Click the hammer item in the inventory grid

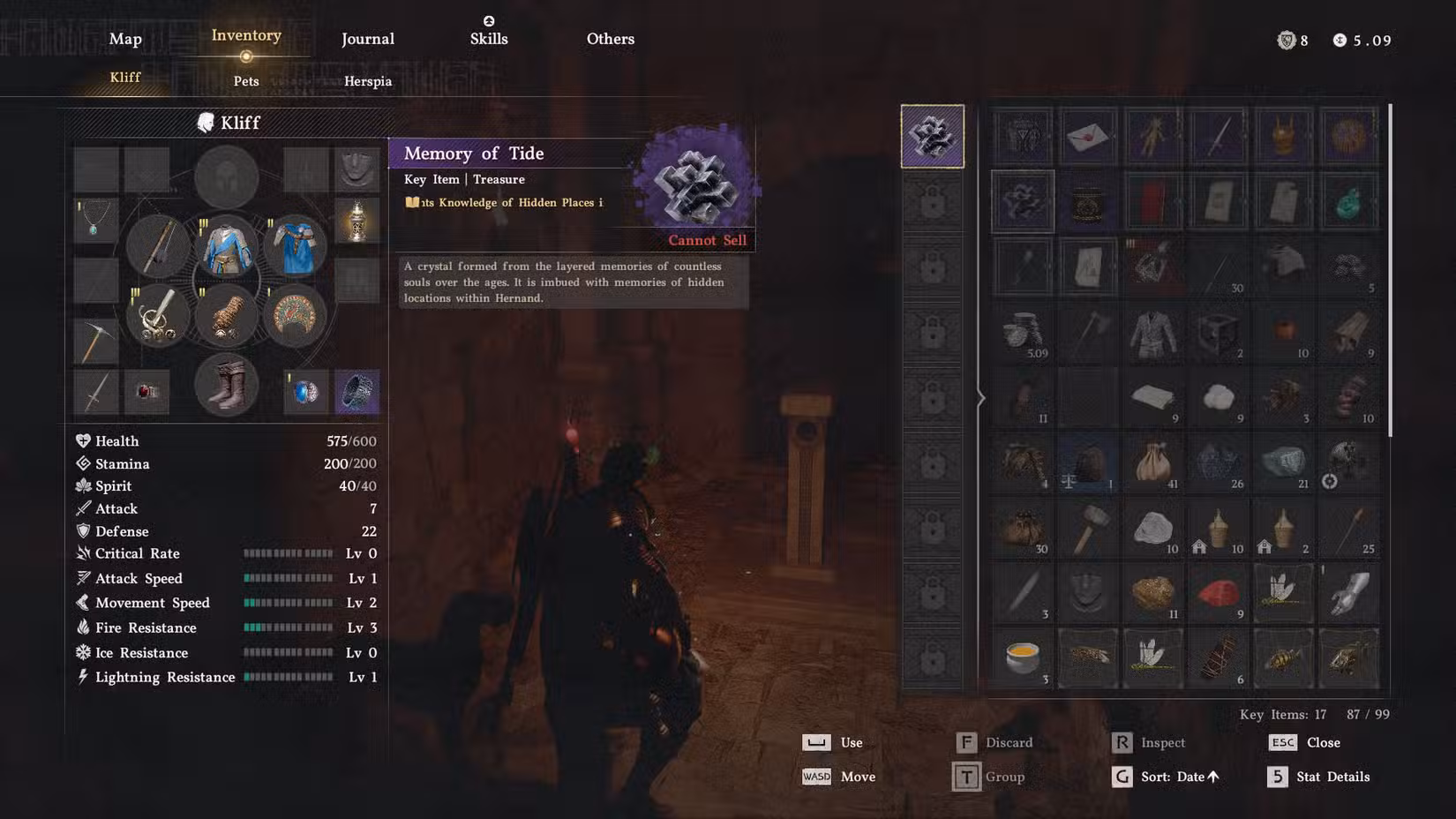coord(1087,528)
